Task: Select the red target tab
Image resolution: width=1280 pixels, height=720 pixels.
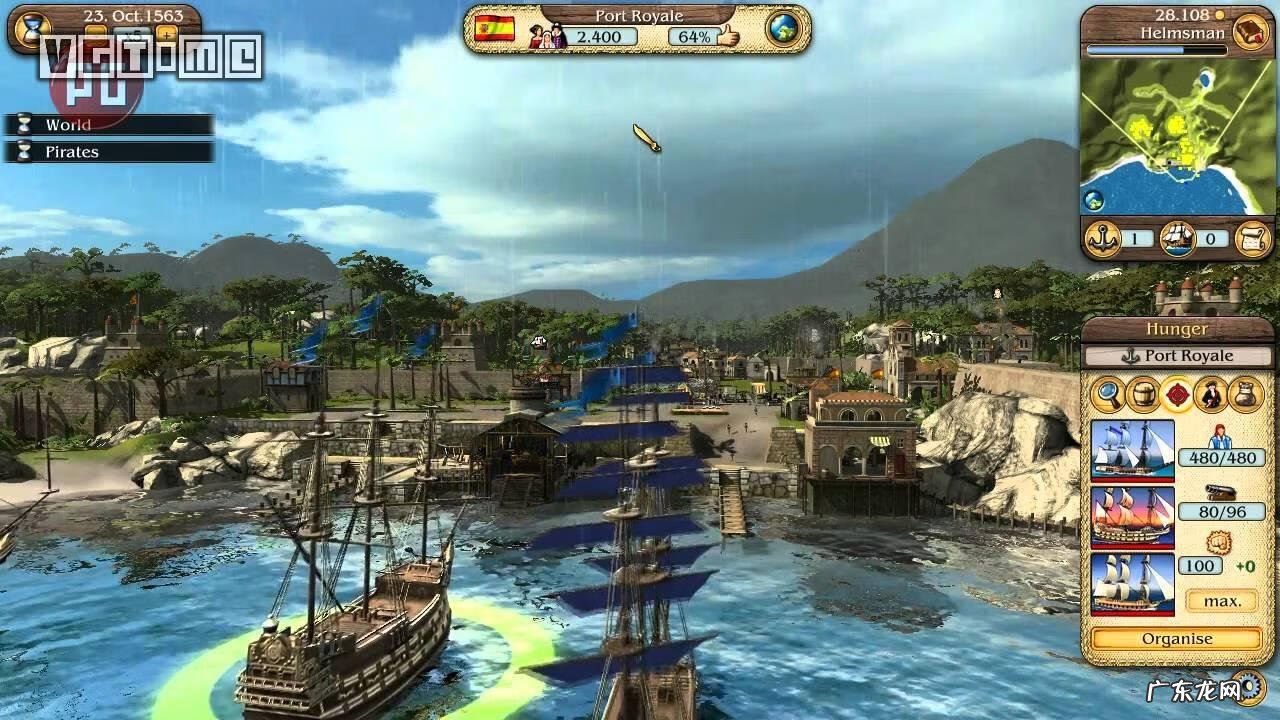Action: click(1177, 394)
